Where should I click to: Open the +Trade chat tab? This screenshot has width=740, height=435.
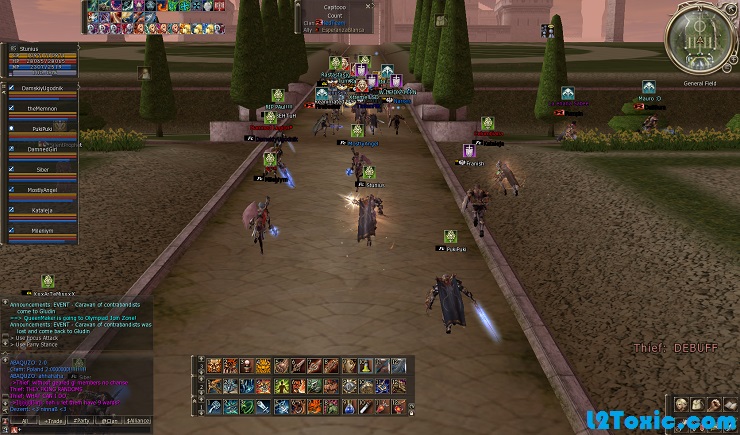(x=51, y=422)
